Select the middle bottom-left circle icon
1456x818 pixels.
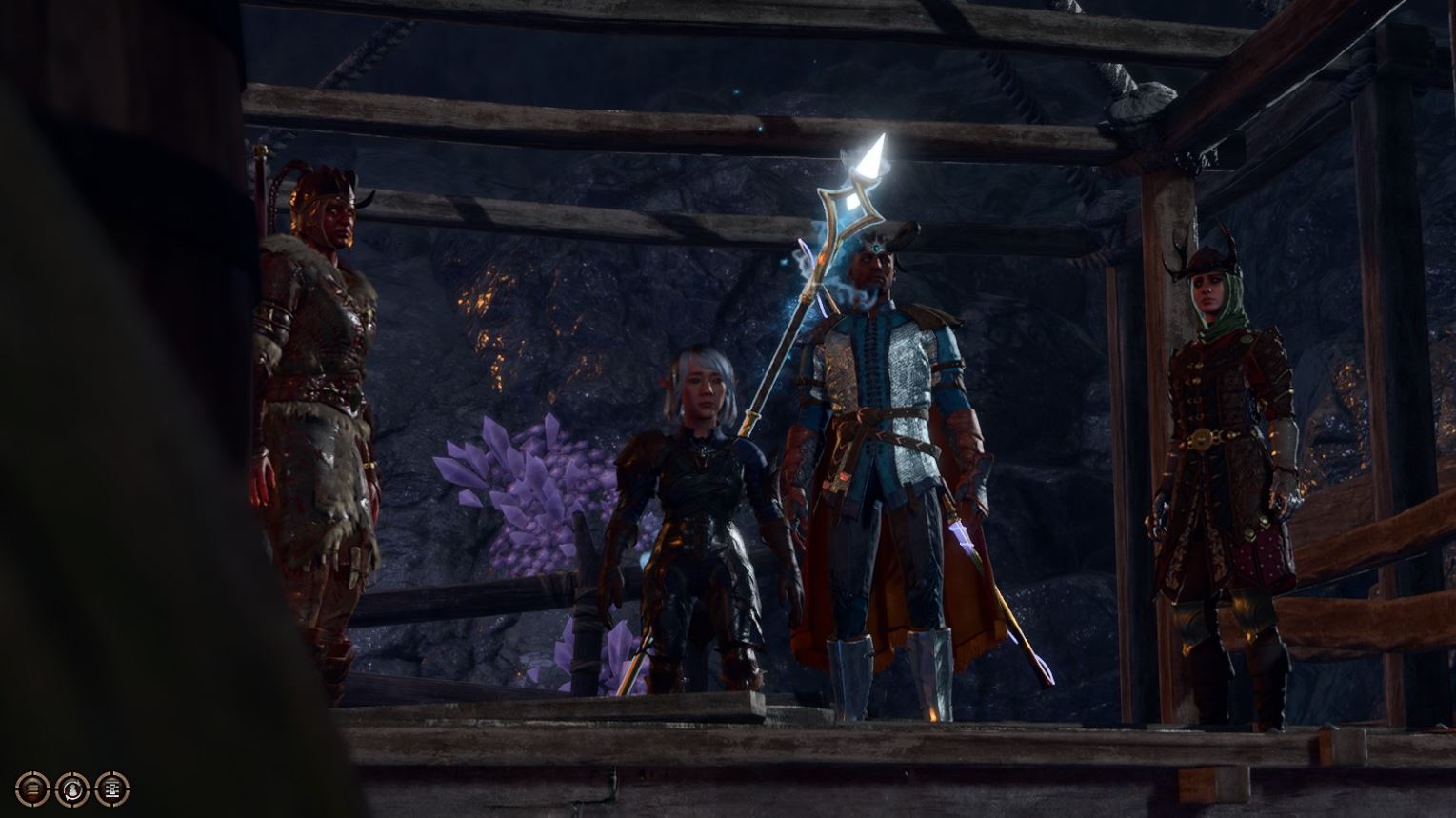[70, 788]
